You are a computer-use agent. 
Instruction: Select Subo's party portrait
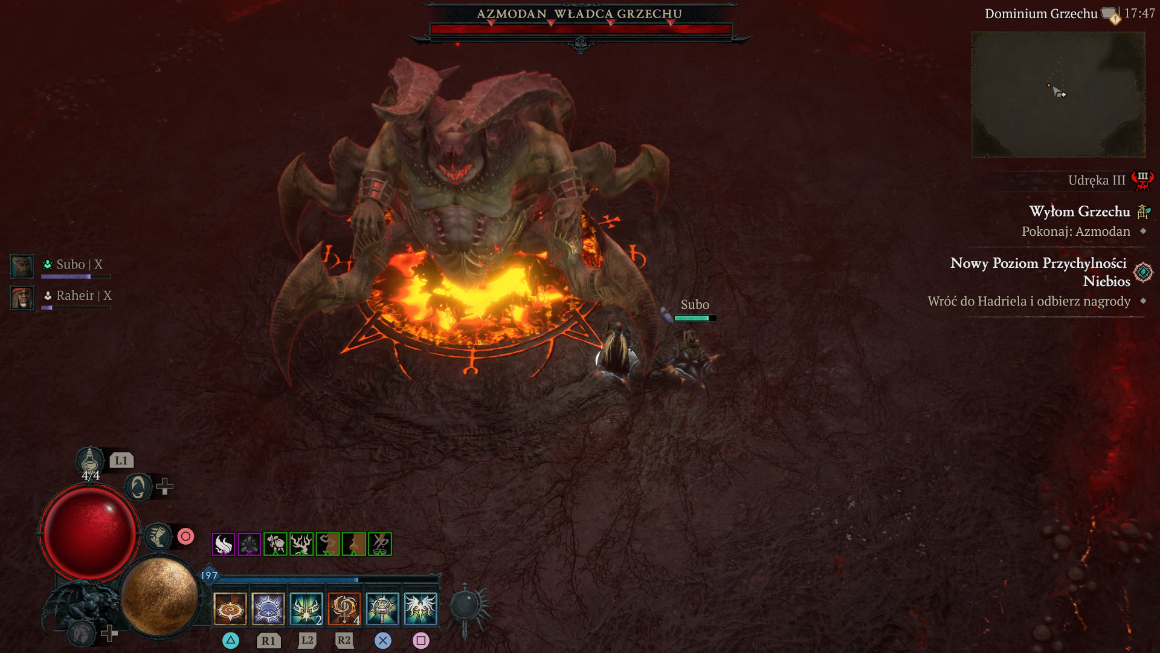(x=22, y=266)
